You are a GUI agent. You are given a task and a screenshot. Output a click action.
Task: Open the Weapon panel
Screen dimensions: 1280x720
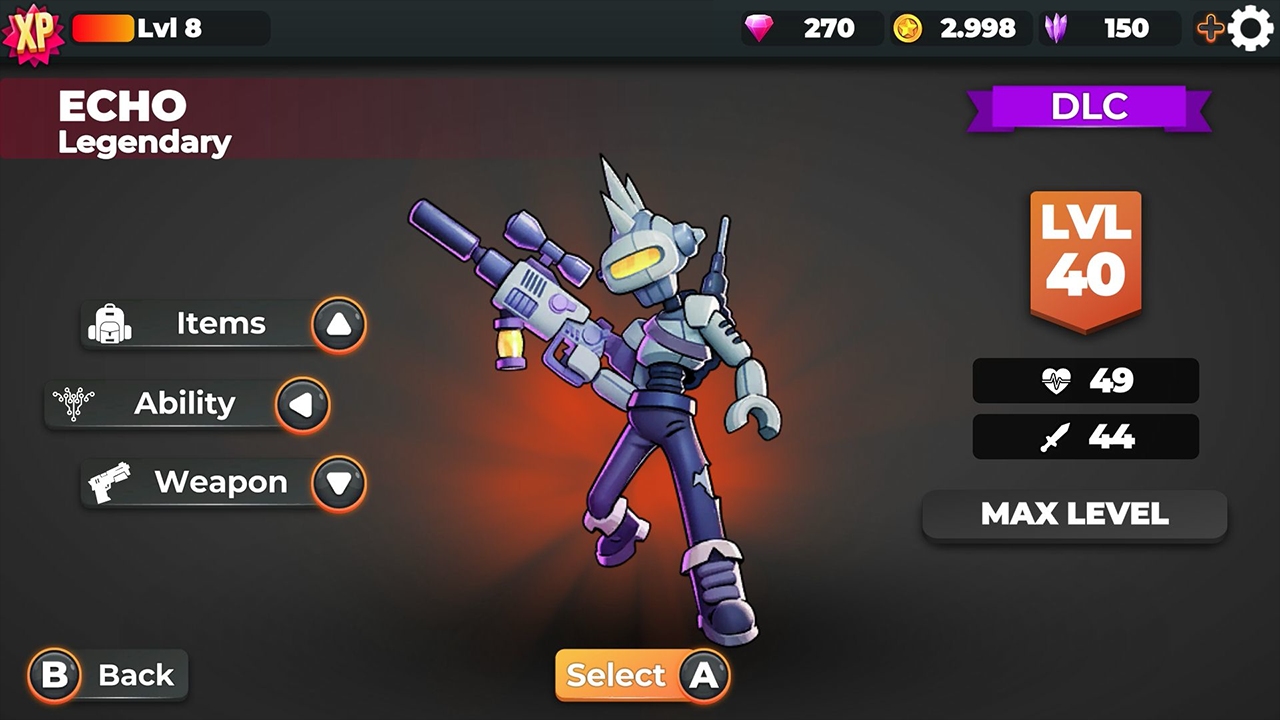(220, 481)
